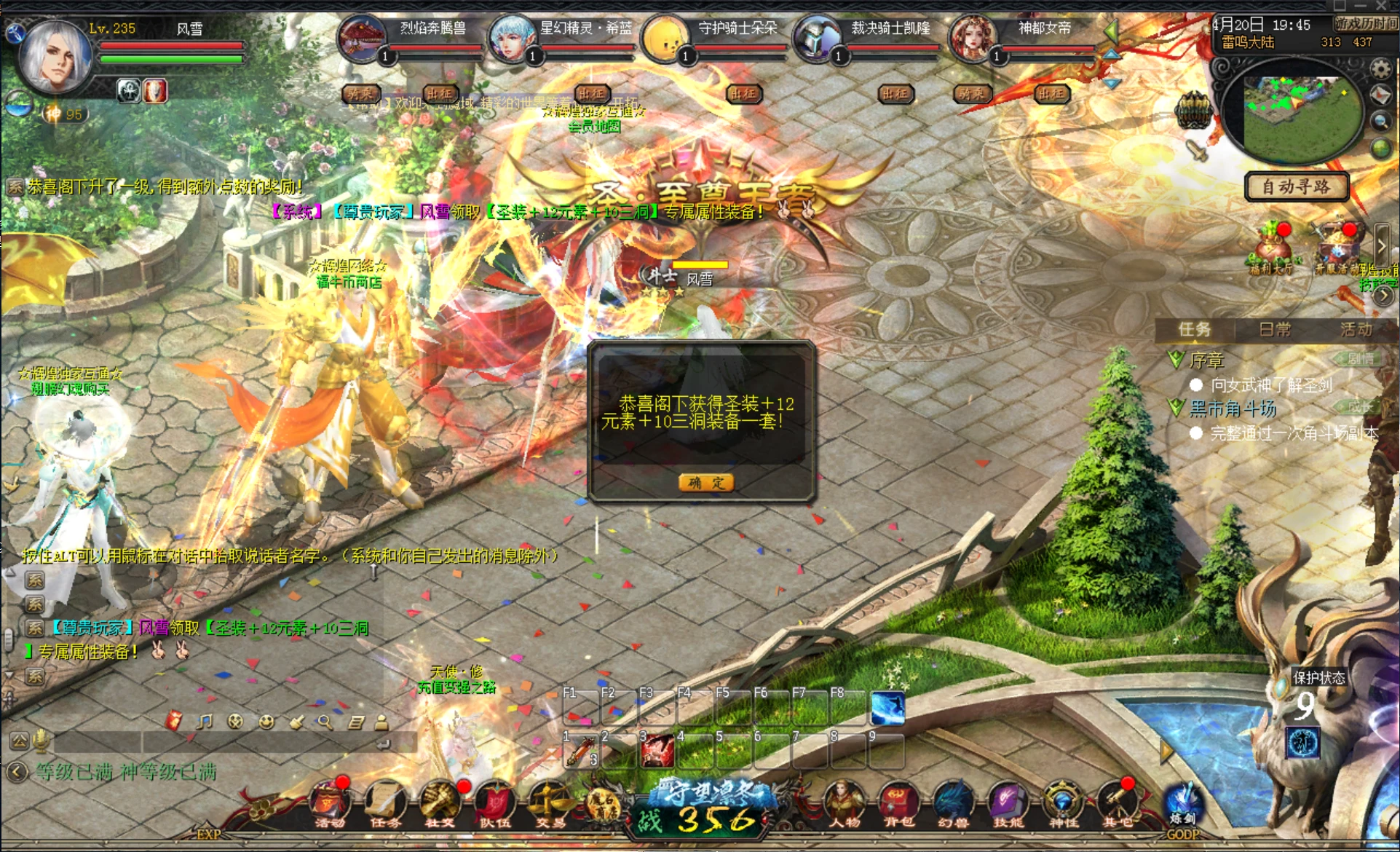Activate the blue skill beside the F8 slot
1400x852 pixels.
click(887, 708)
